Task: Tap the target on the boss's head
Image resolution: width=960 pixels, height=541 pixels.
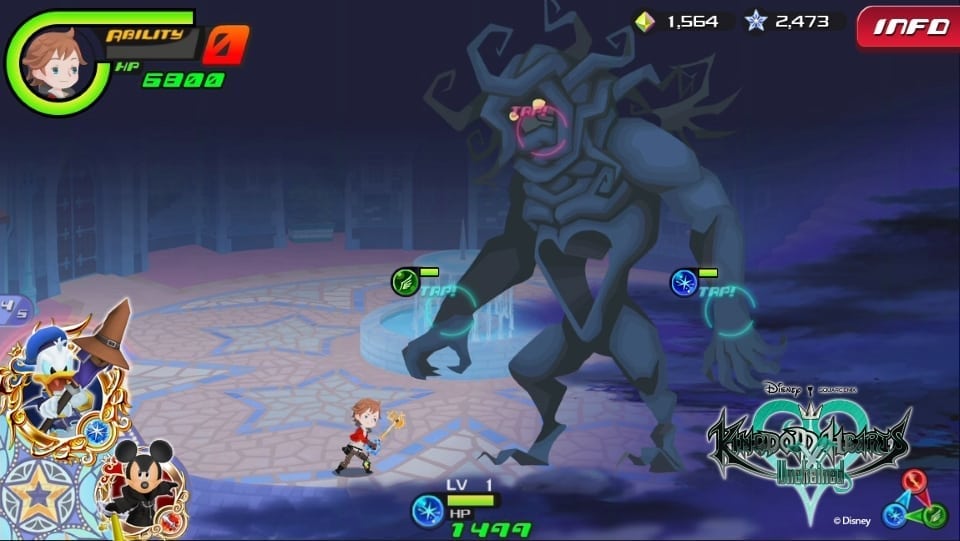Action: pos(541,131)
